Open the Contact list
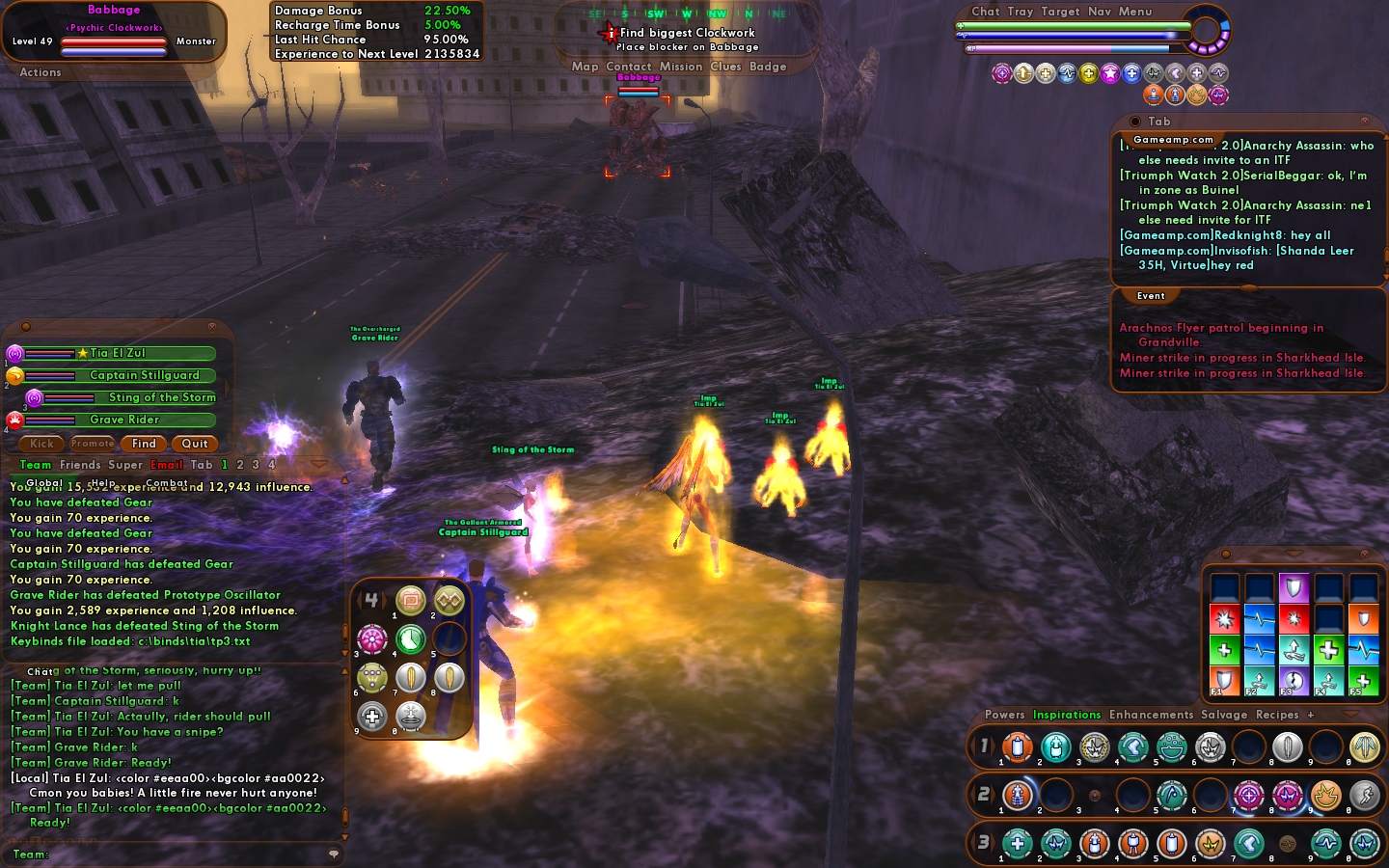The height and width of the screenshot is (868, 1389). click(629, 67)
